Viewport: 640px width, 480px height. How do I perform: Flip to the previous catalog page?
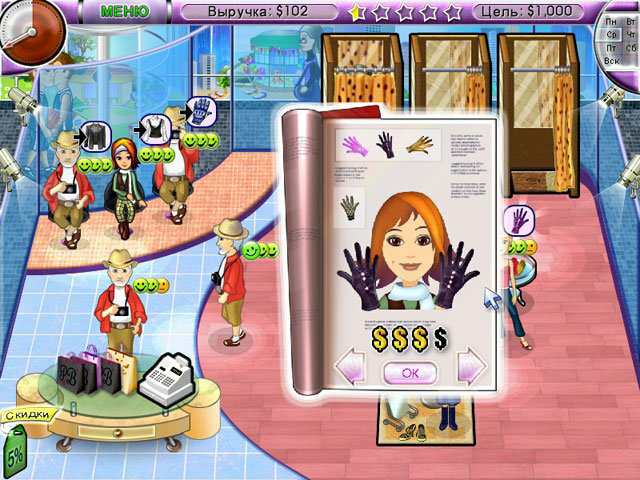tap(349, 367)
